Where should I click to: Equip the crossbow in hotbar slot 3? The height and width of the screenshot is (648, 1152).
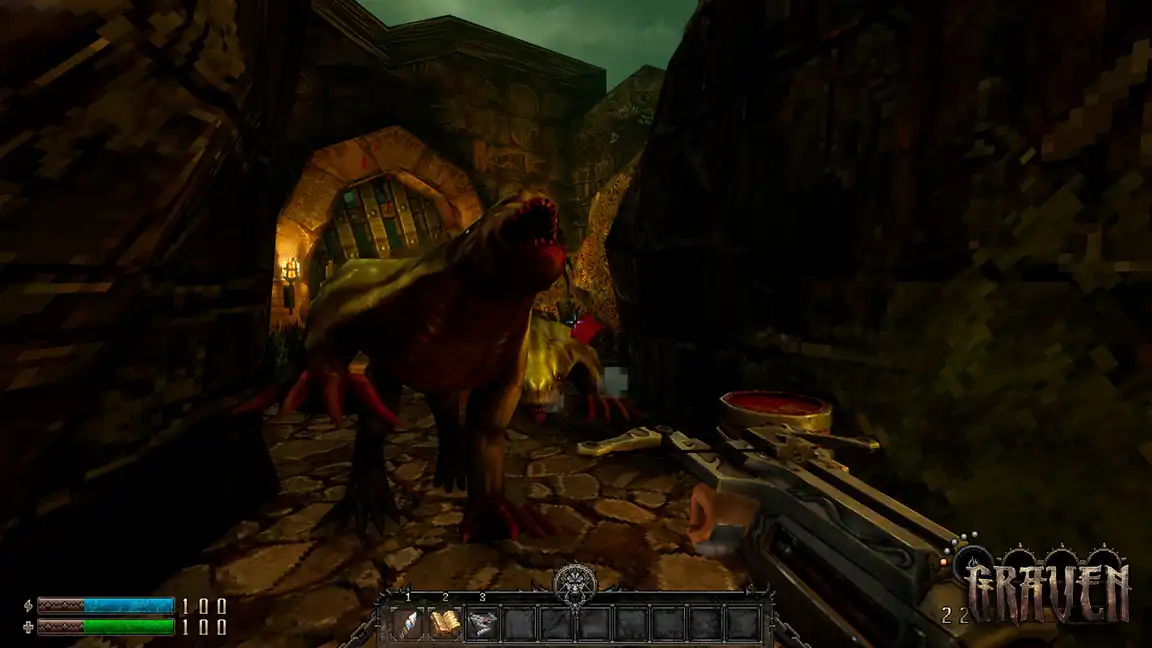click(x=483, y=624)
